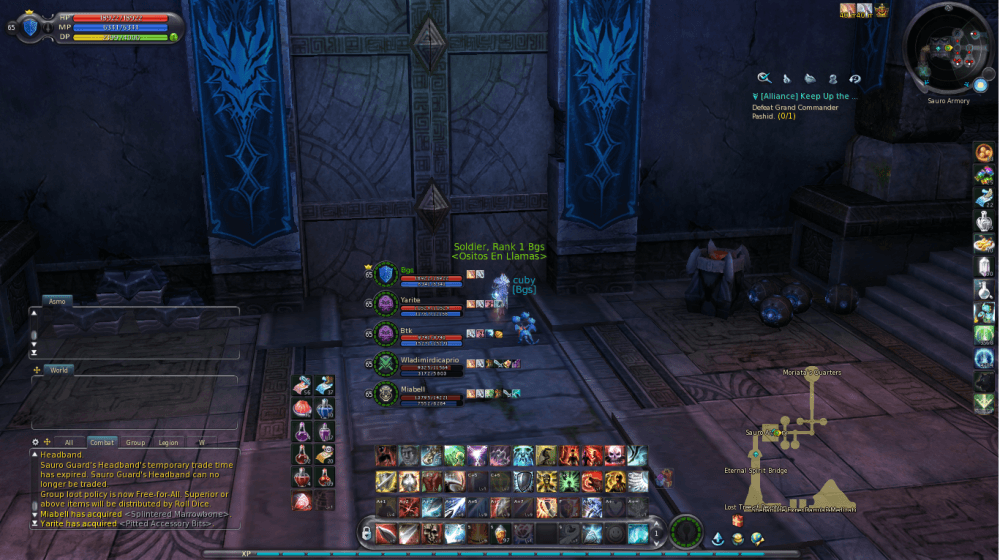Select the Legion chat tab
This screenshot has height=560, width=1000.
(168, 442)
